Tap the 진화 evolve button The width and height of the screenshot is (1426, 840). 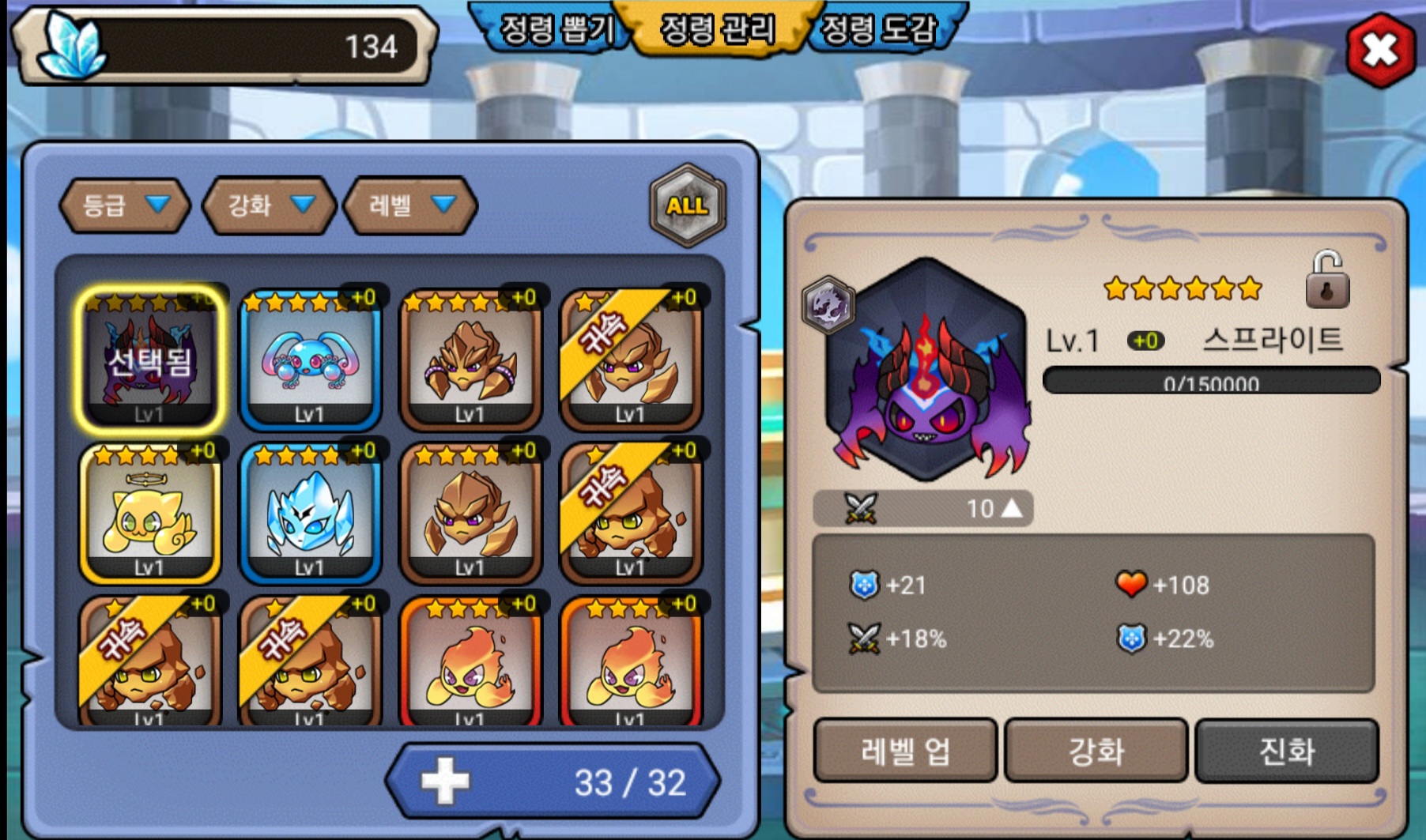pos(1287,751)
